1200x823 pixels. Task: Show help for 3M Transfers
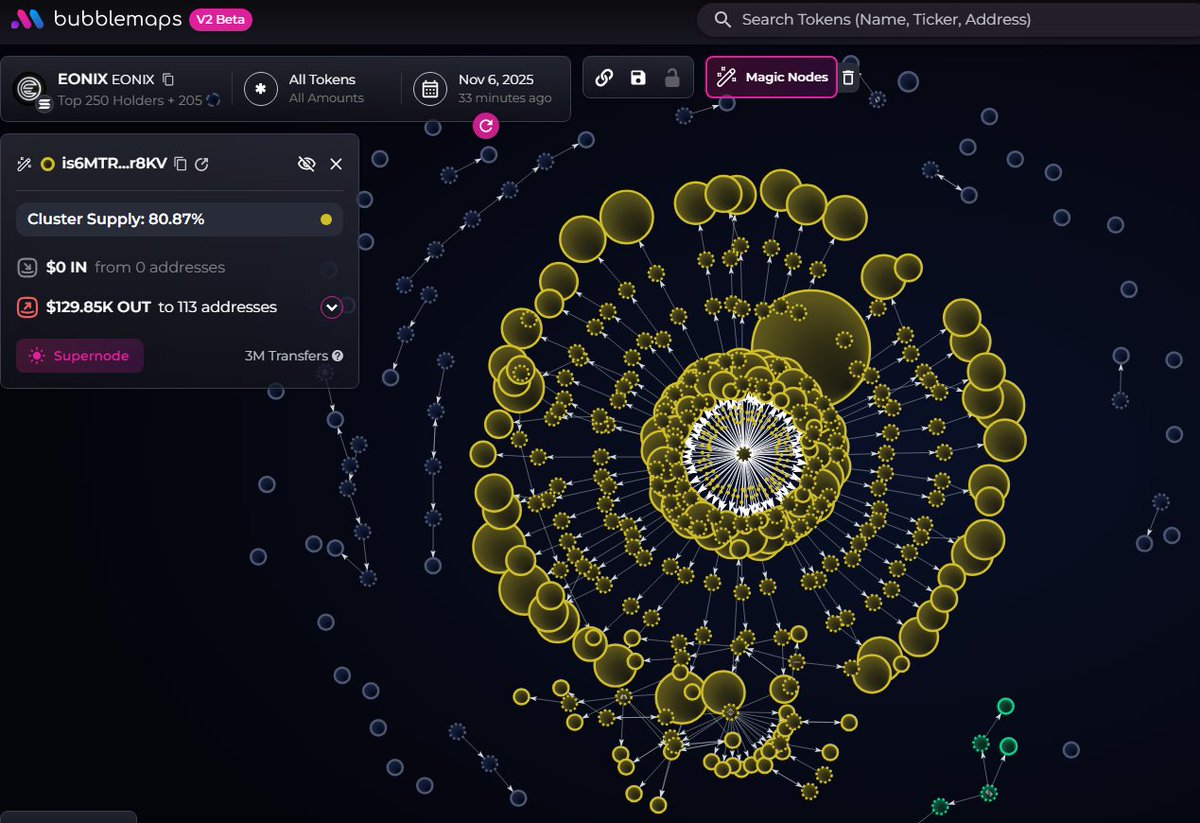[338, 356]
